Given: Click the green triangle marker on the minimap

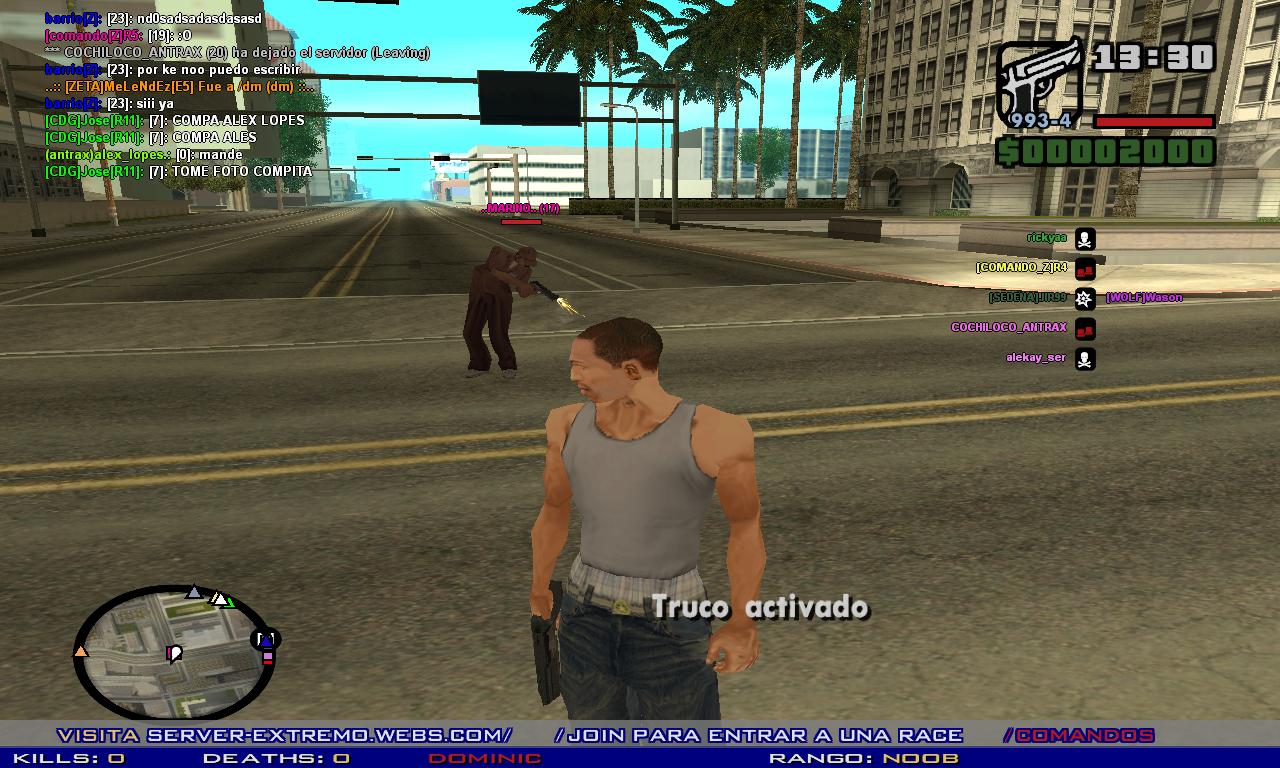Looking at the screenshot, I should point(230,603).
